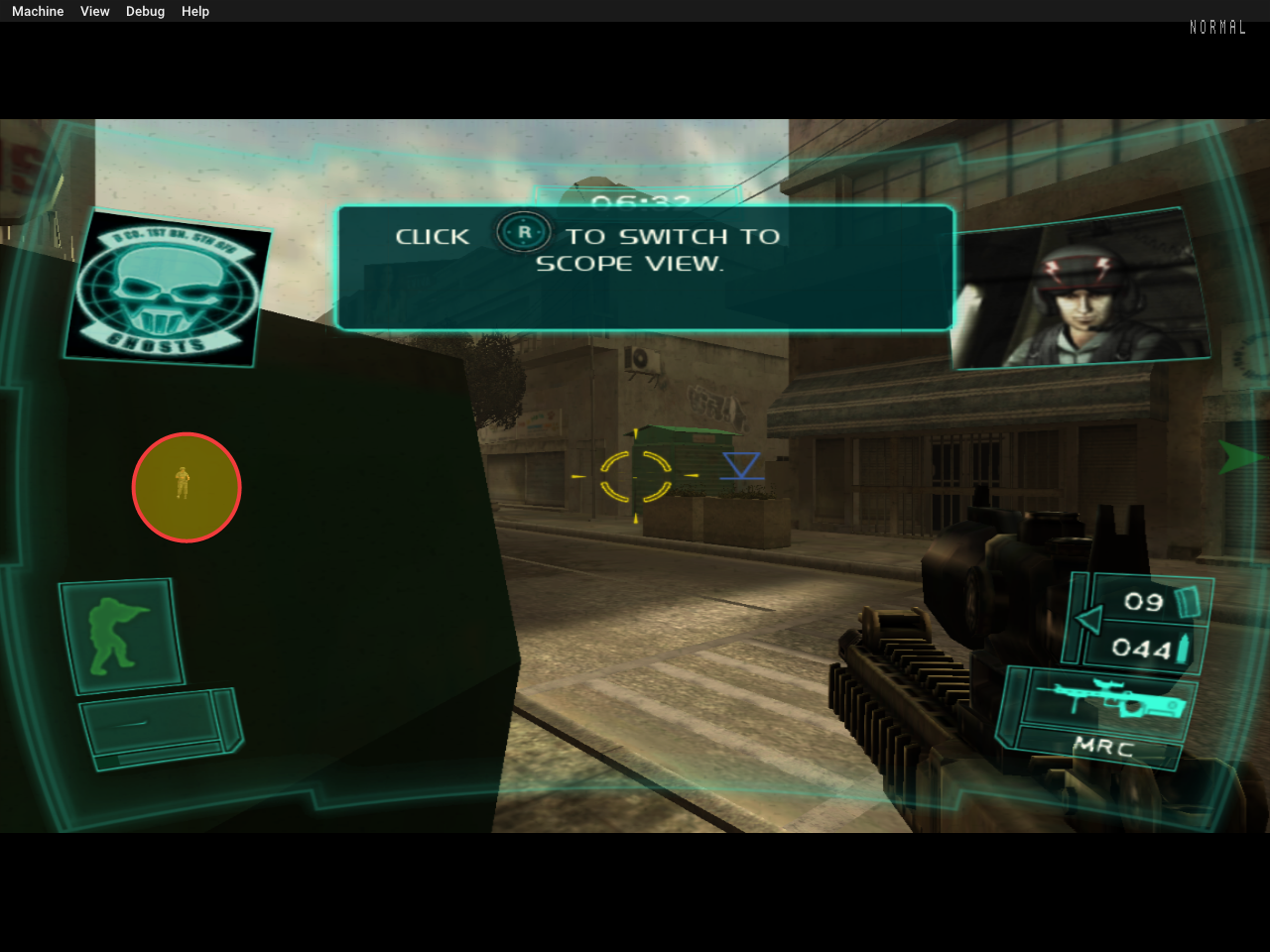
Task: Open the Debug menu
Action: [x=145, y=11]
